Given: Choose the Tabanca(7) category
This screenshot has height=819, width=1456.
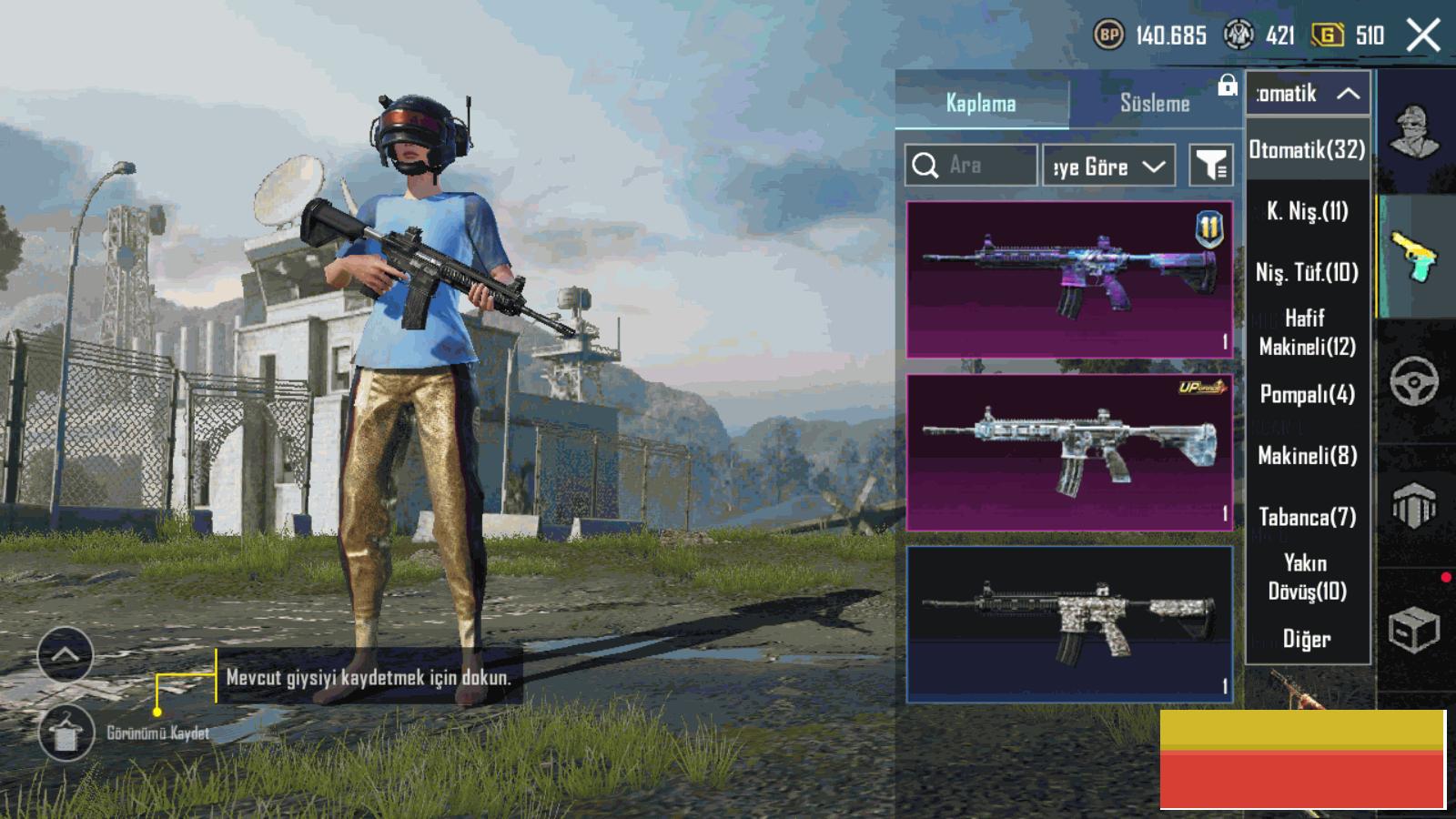Looking at the screenshot, I should pyautogui.click(x=1307, y=517).
